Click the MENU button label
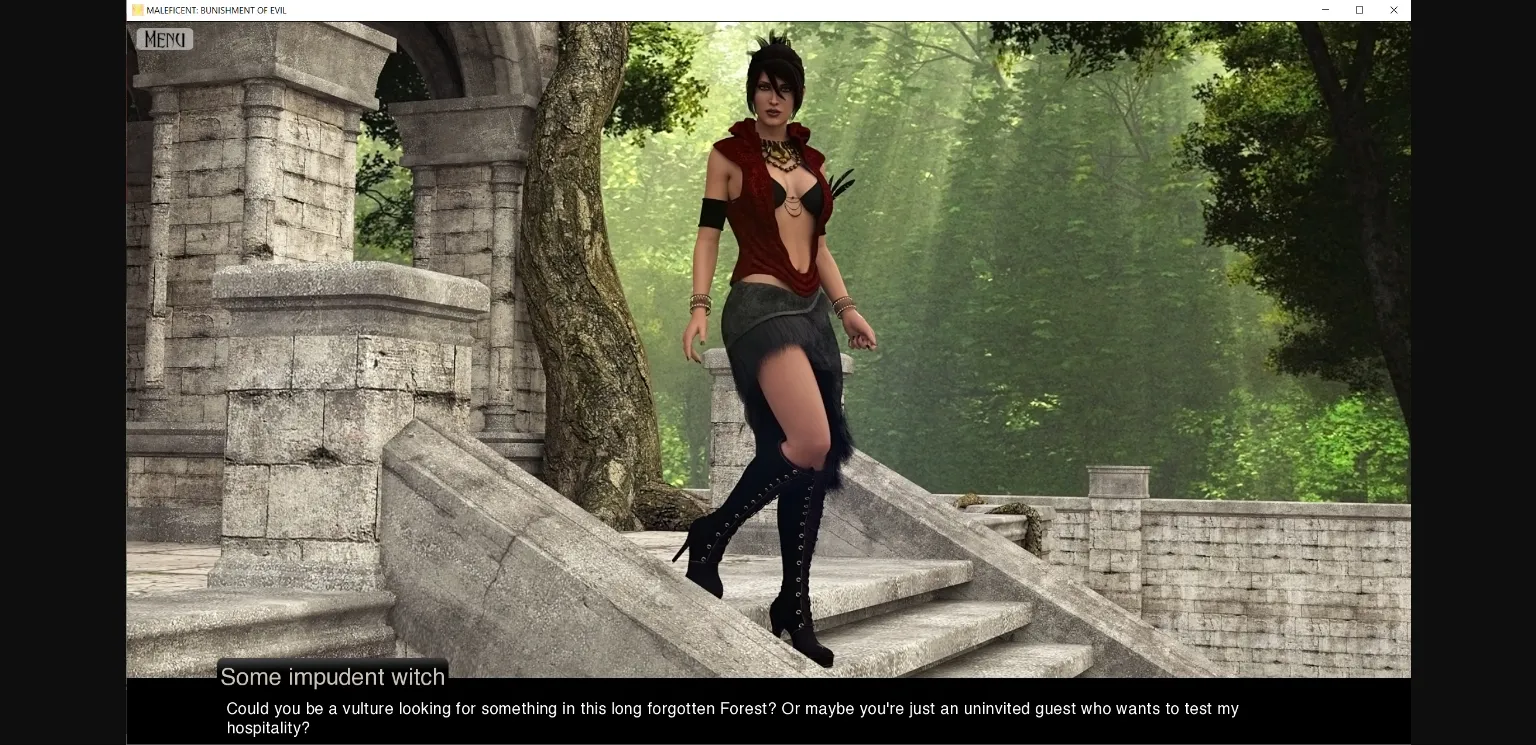This screenshot has width=1536, height=745. click(163, 39)
